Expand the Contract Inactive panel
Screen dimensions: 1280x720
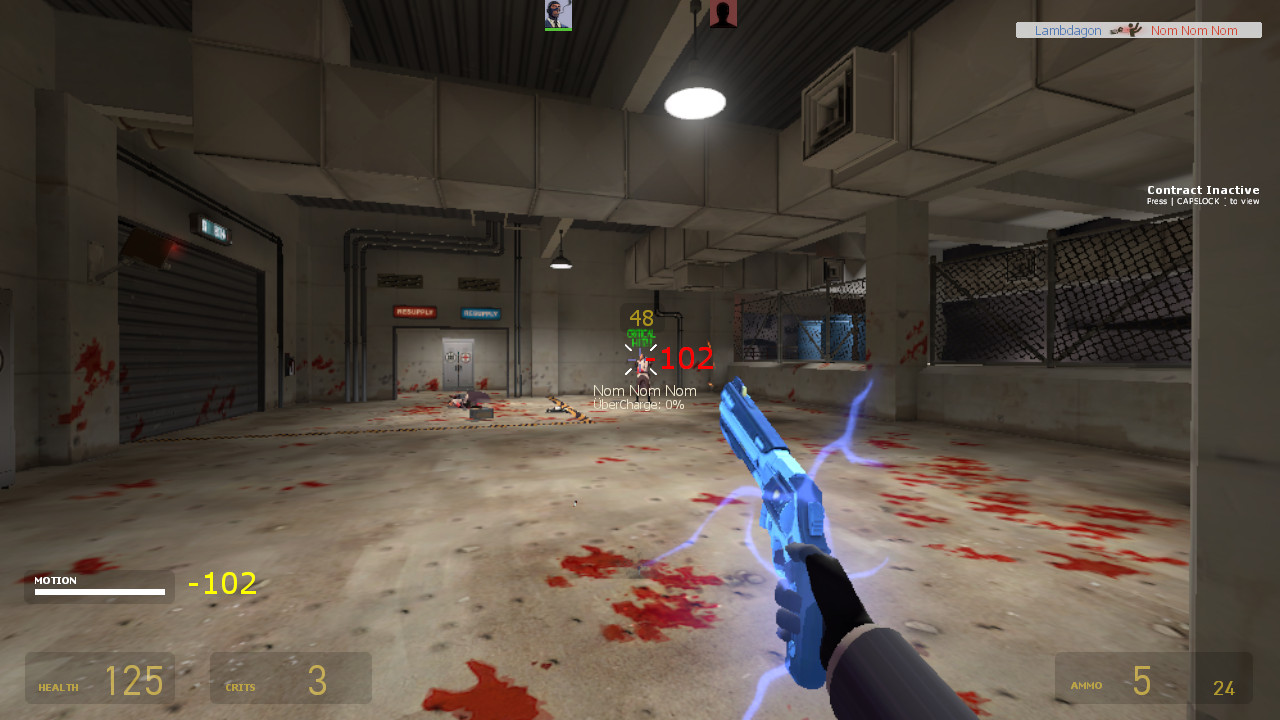click(x=1203, y=194)
